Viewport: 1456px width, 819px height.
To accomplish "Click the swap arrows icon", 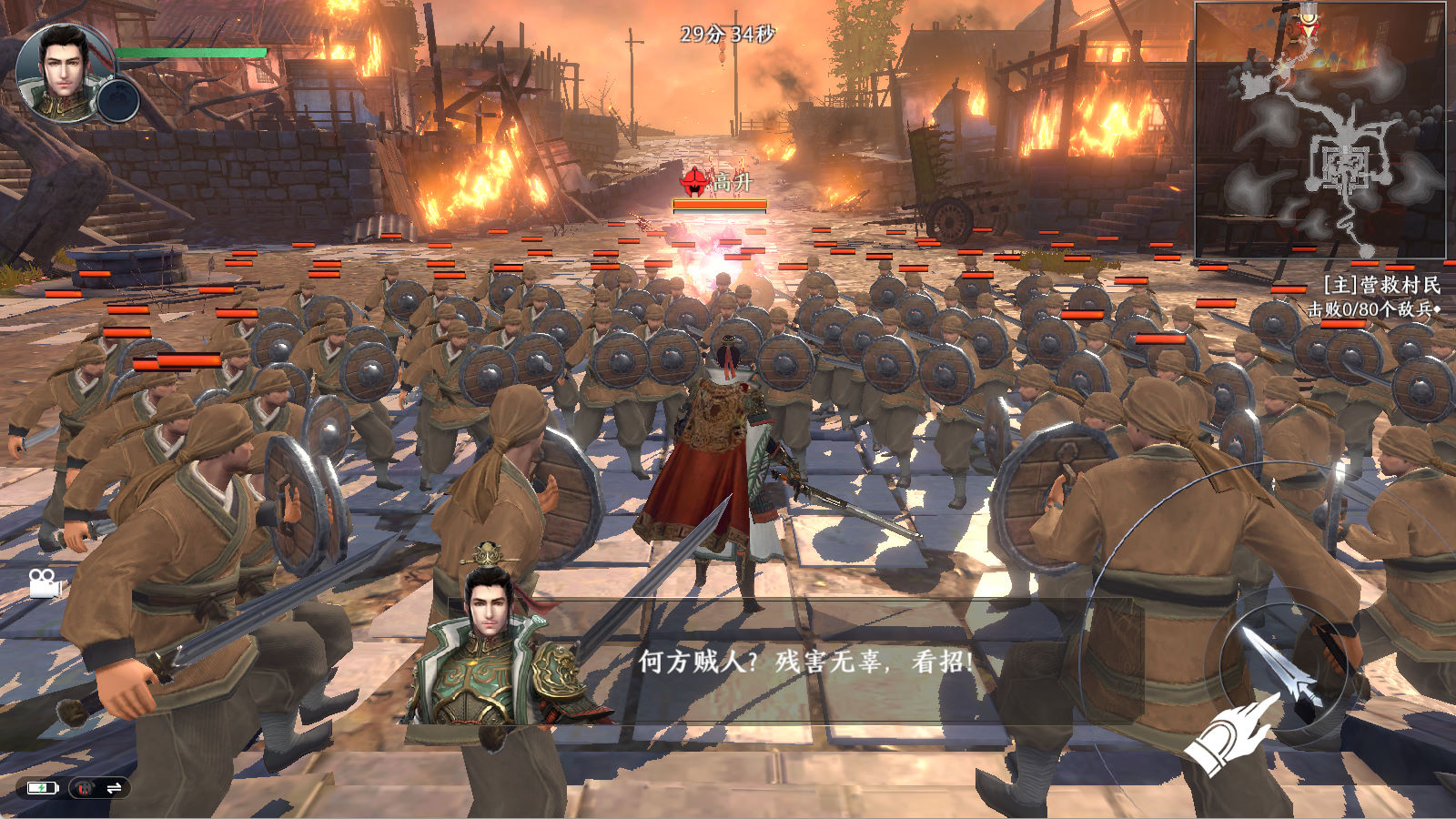I will pos(114,788).
